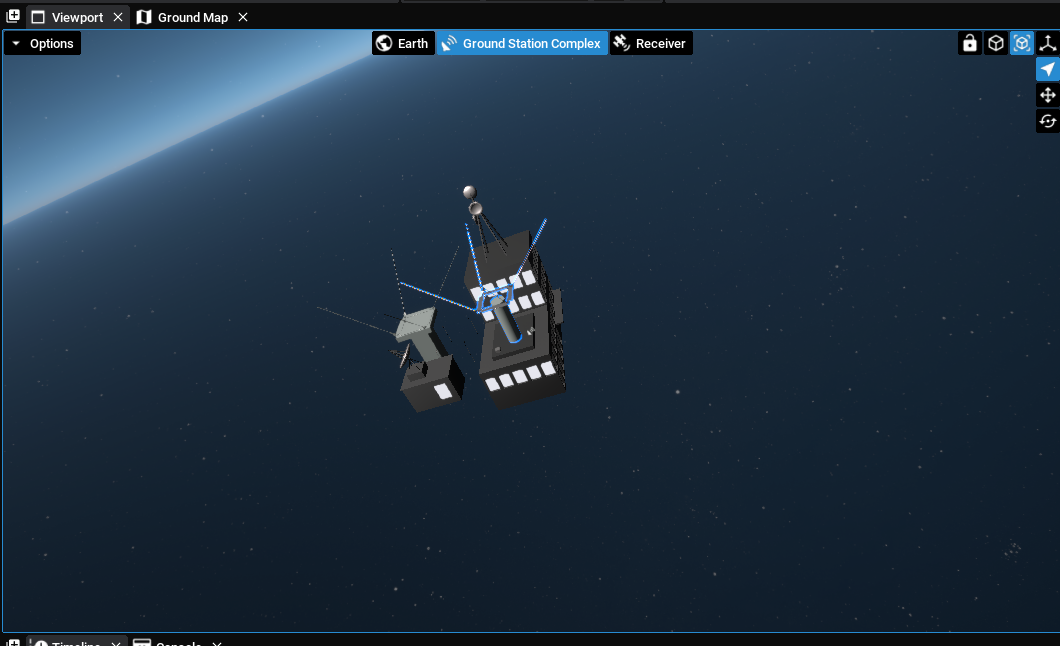Toggle the framed cube focus icon

tap(1022, 44)
